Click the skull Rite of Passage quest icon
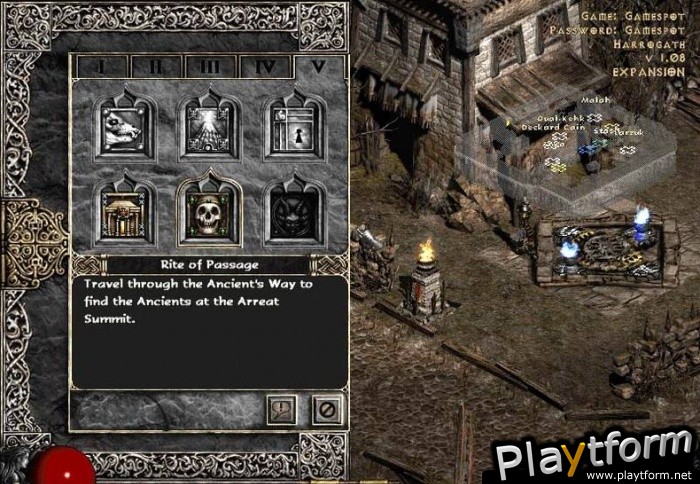The width and height of the screenshot is (700, 484). (x=209, y=213)
